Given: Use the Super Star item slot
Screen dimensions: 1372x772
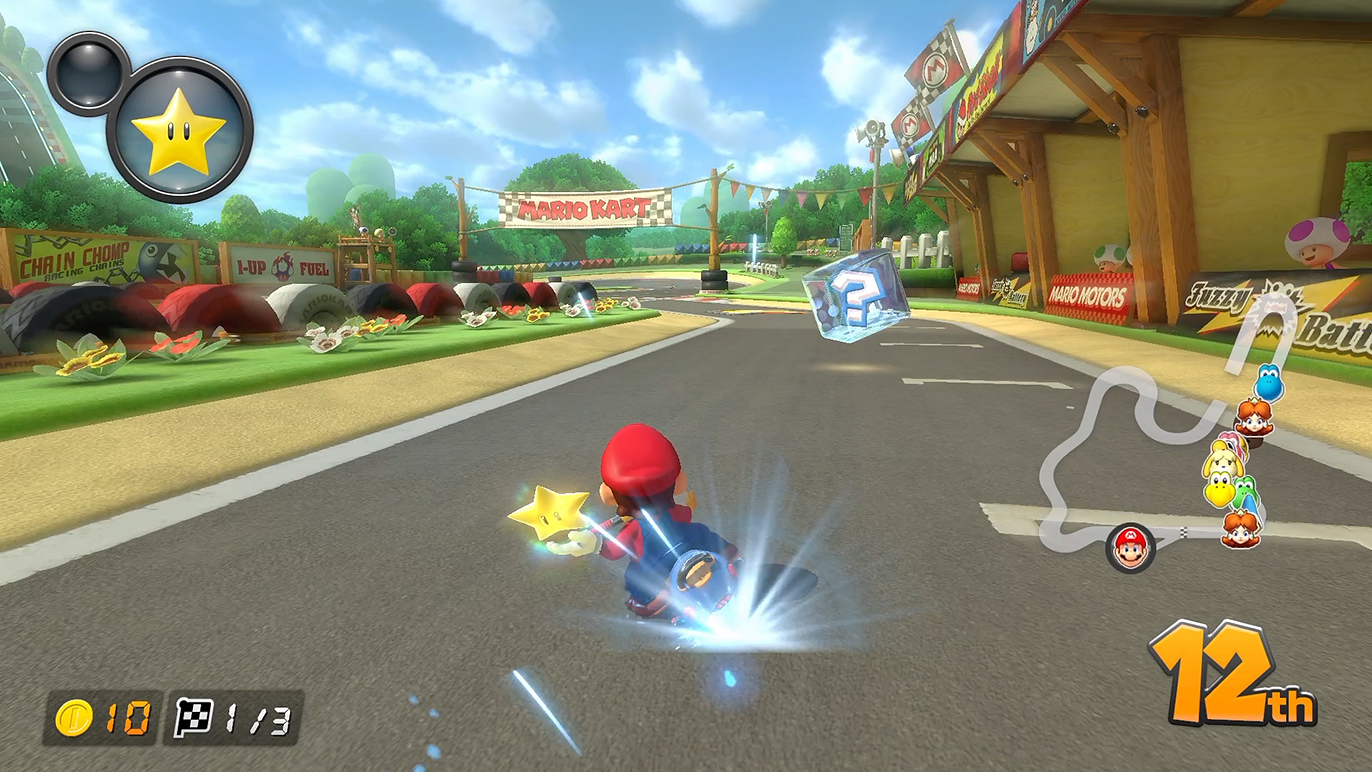Looking at the screenshot, I should [x=179, y=131].
